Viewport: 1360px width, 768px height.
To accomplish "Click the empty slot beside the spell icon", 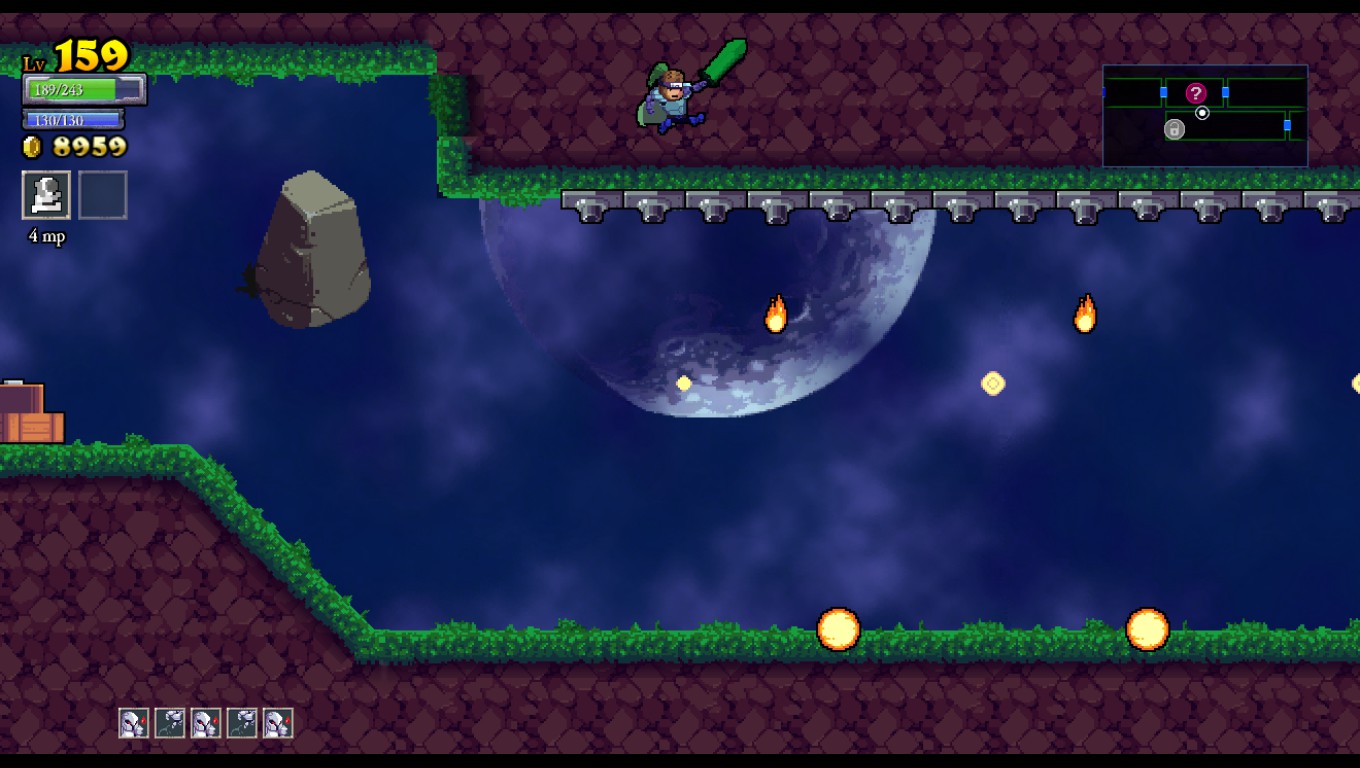I will [103, 195].
